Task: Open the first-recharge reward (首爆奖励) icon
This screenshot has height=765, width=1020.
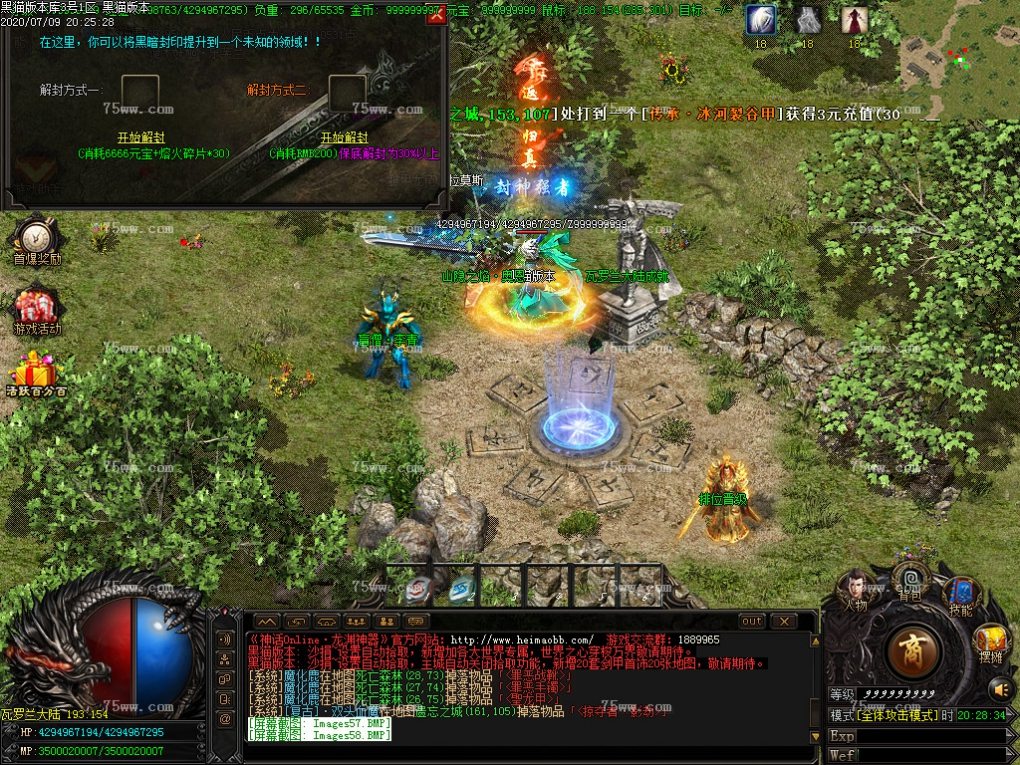Action: tap(36, 240)
